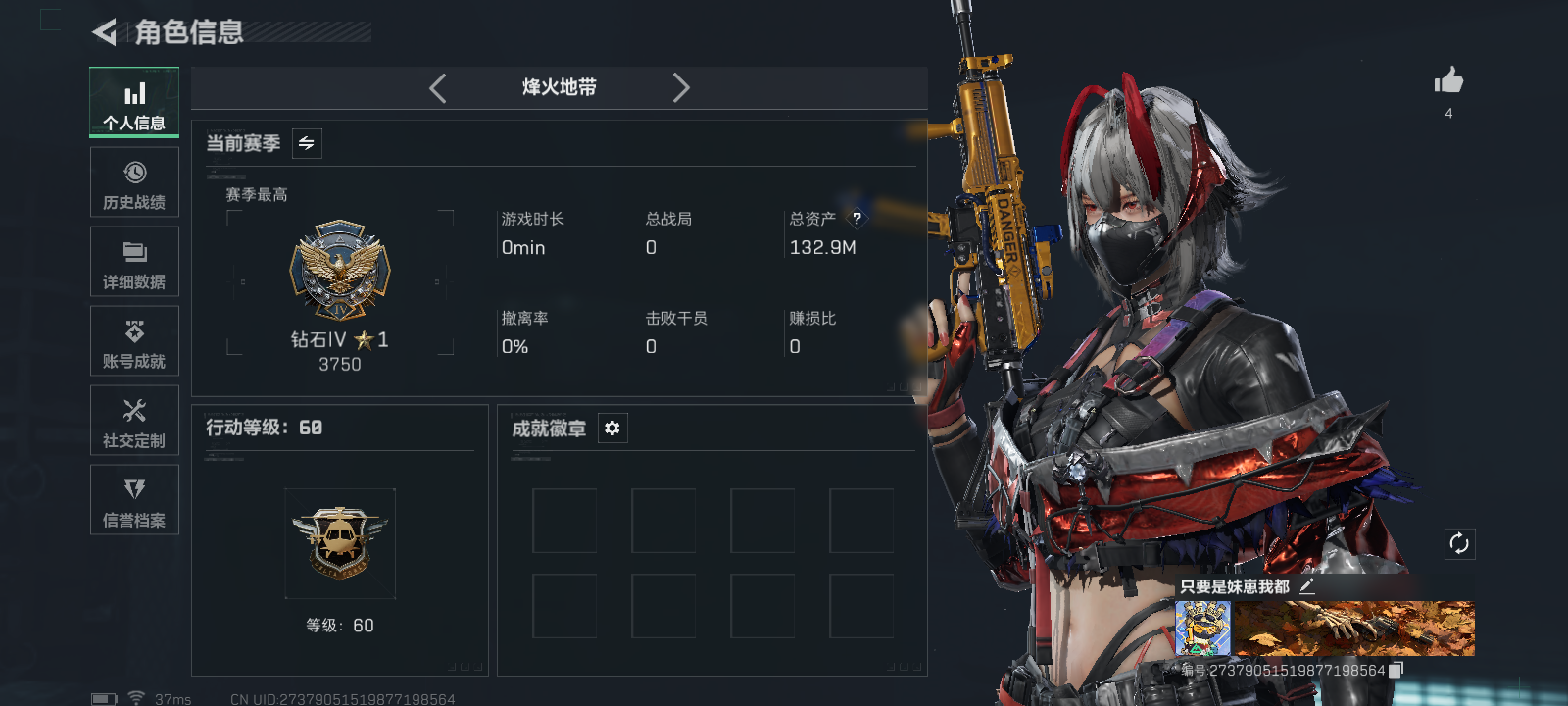Switch to the next mode with the right arrow

tap(681, 88)
